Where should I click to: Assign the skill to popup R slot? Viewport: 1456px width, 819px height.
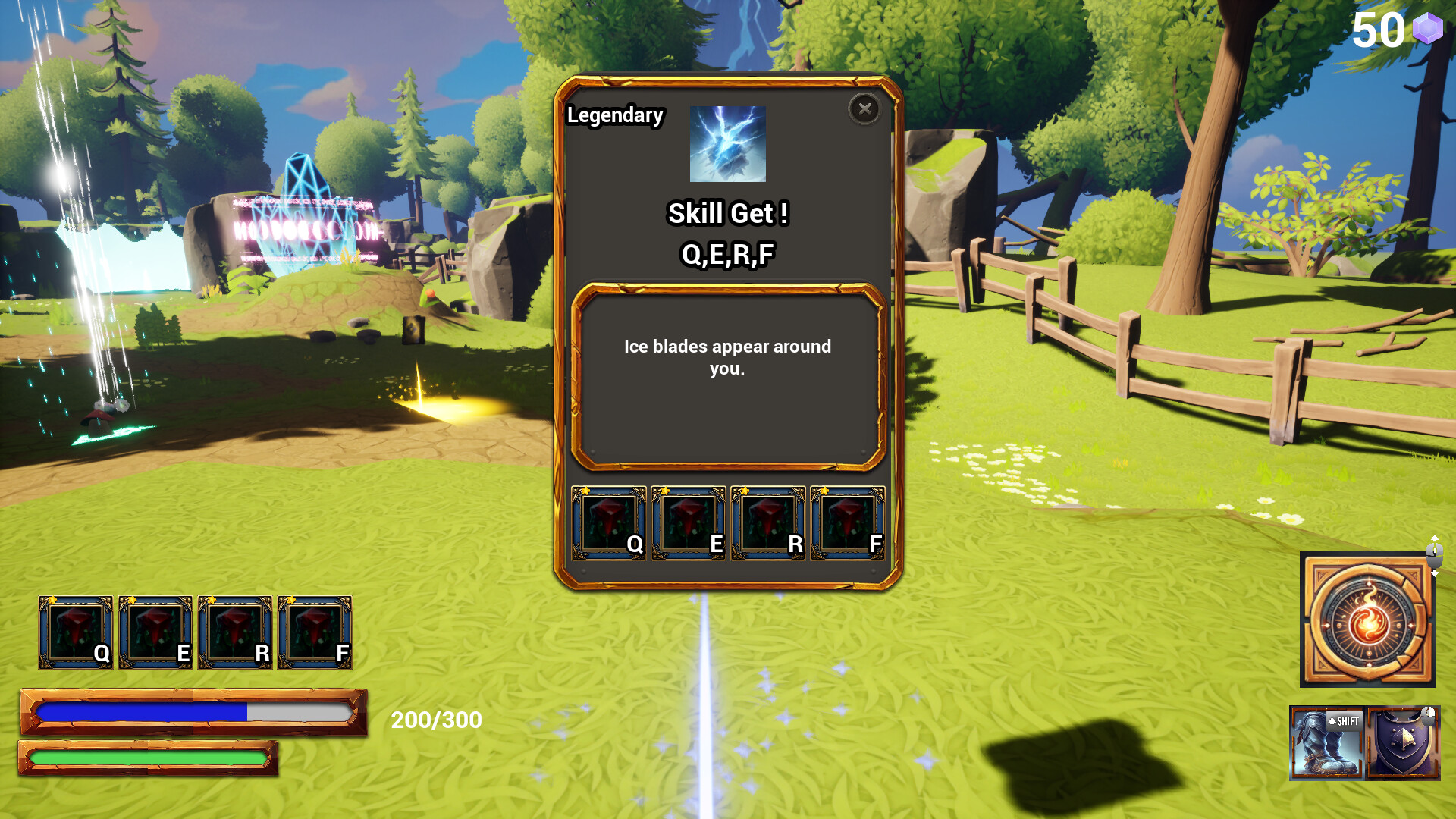[x=768, y=523]
